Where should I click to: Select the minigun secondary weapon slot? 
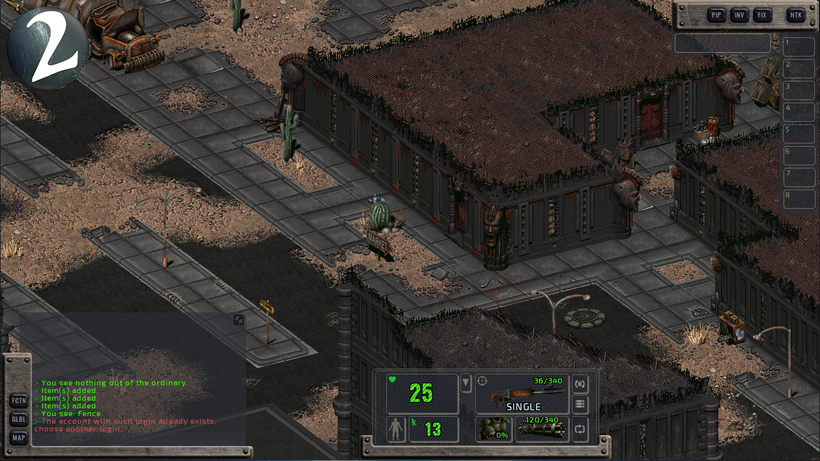pos(542,429)
